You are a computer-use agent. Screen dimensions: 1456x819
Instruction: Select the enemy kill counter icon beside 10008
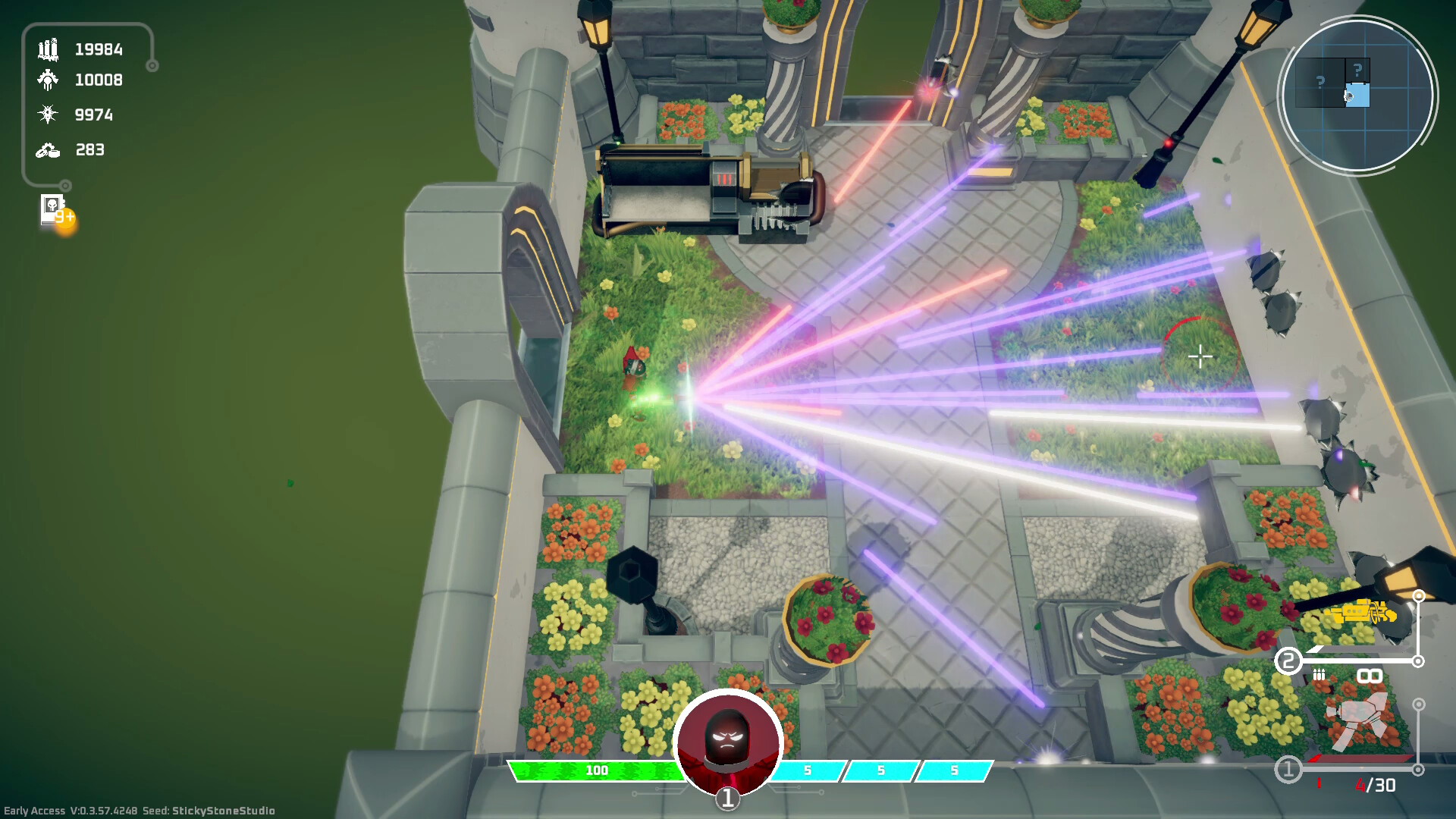pos(47,80)
